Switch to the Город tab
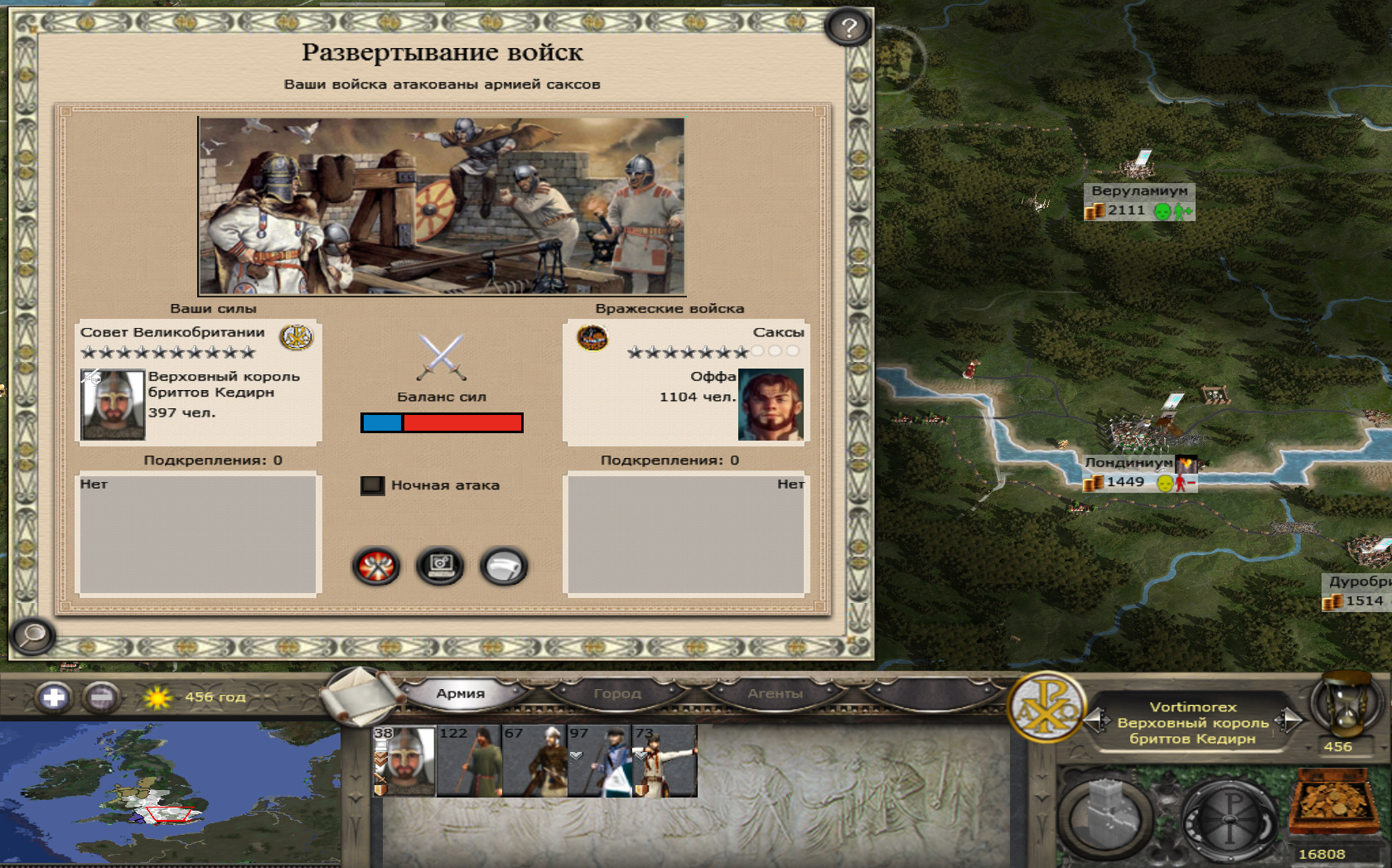1392x868 pixels. tap(617, 694)
